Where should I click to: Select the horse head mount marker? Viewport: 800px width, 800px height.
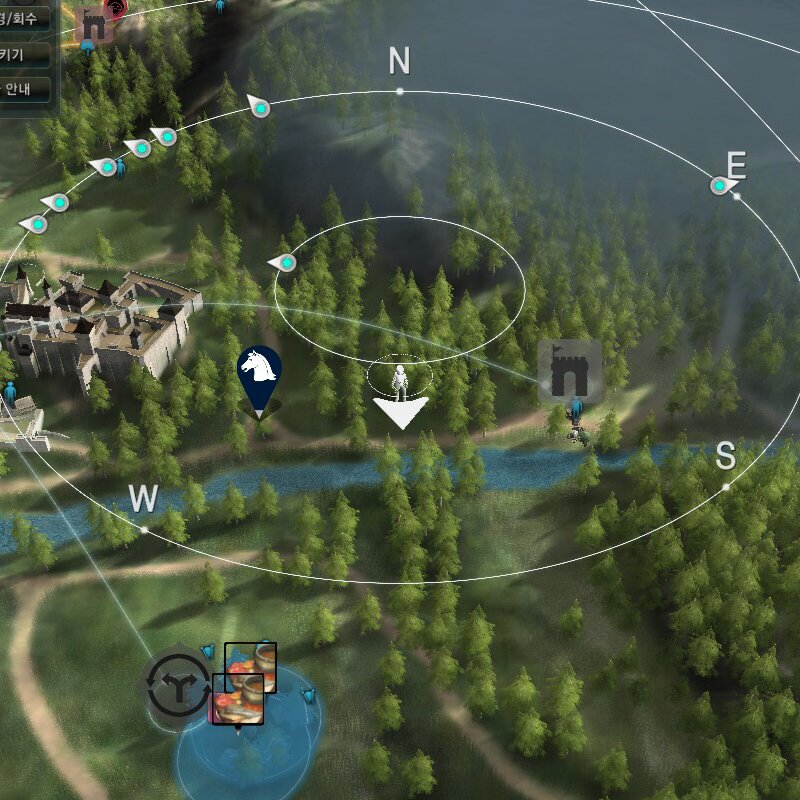tap(258, 372)
